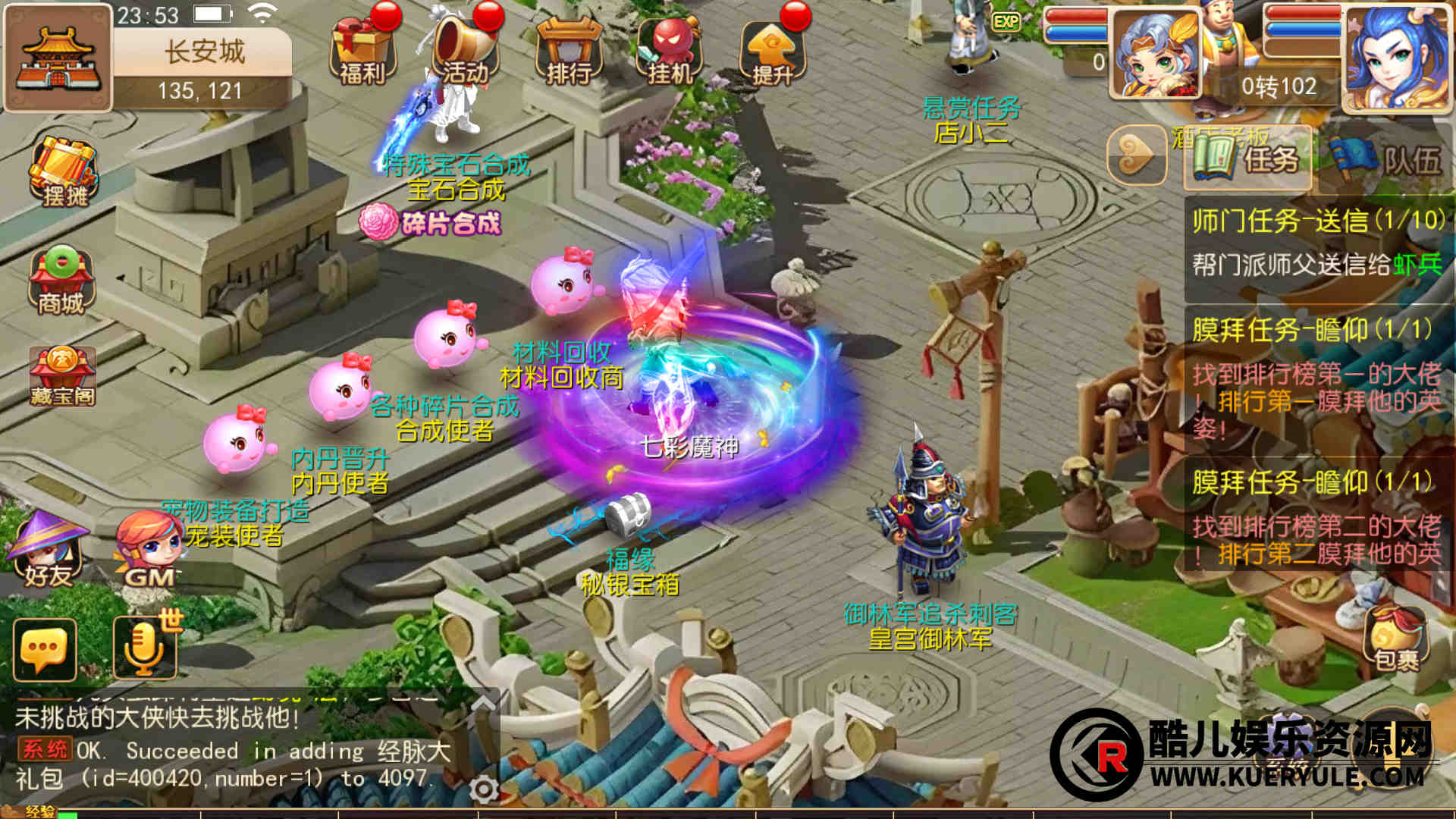Image resolution: width=1456 pixels, height=819 pixels.
Task: Open the 福利 welfare gift menu
Action: [x=362, y=50]
